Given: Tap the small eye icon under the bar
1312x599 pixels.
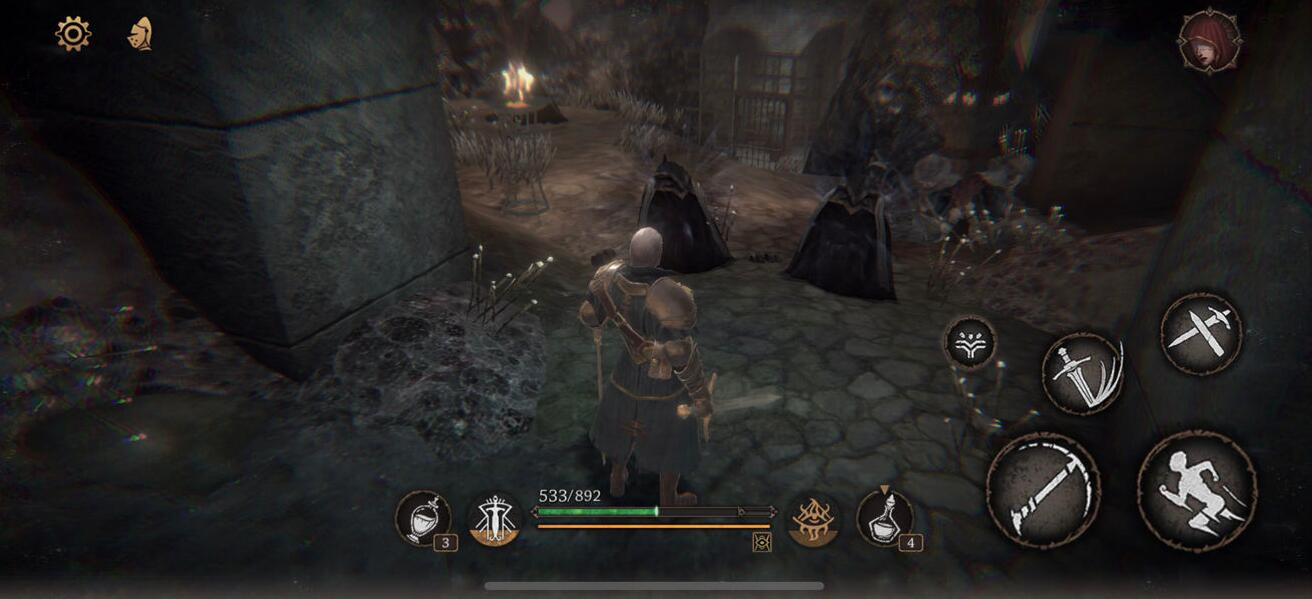Looking at the screenshot, I should [x=761, y=542].
